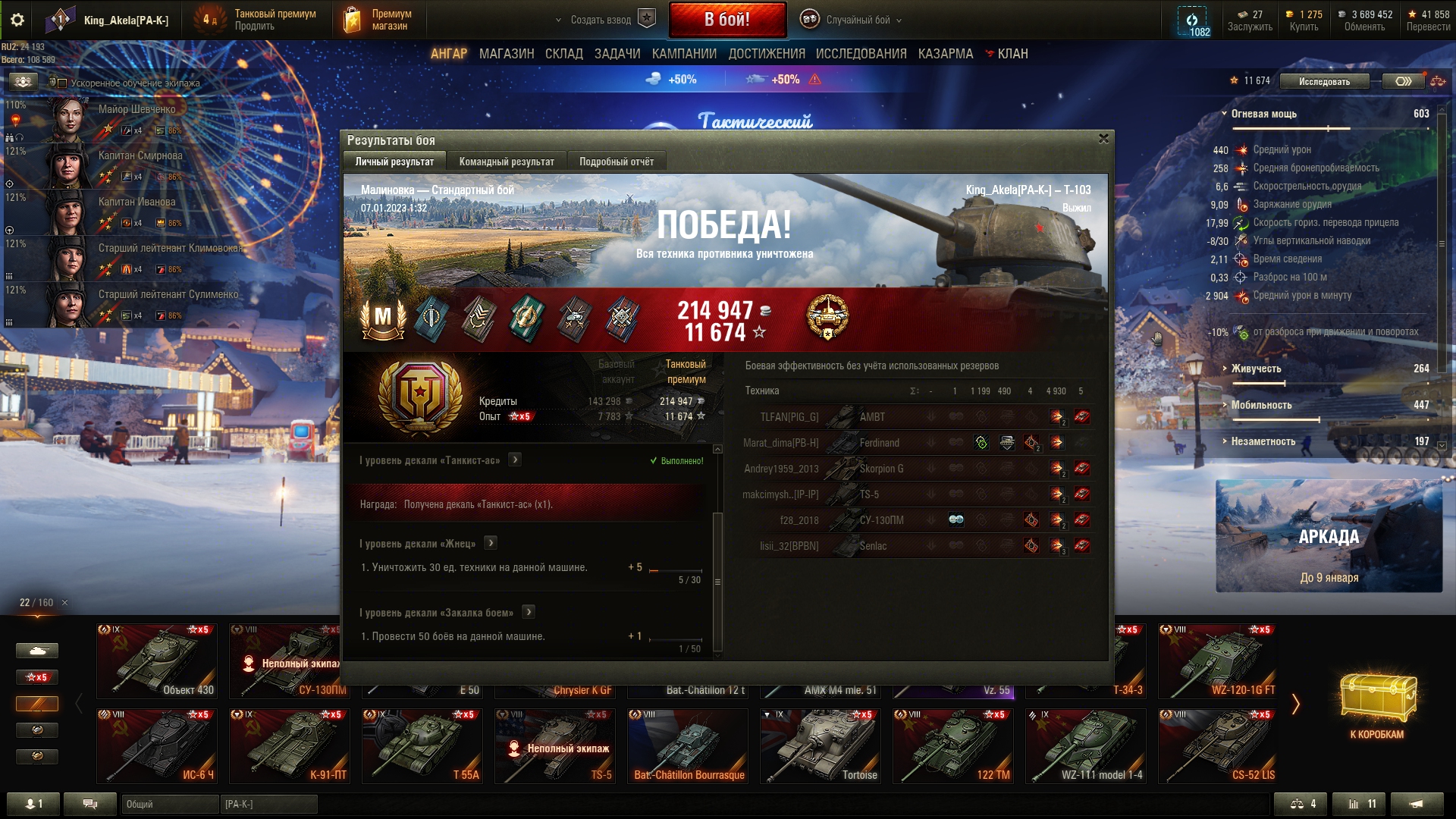Click the Исследовать research button
This screenshot has width=1456, height=819.
click(x=1324, y=81)
